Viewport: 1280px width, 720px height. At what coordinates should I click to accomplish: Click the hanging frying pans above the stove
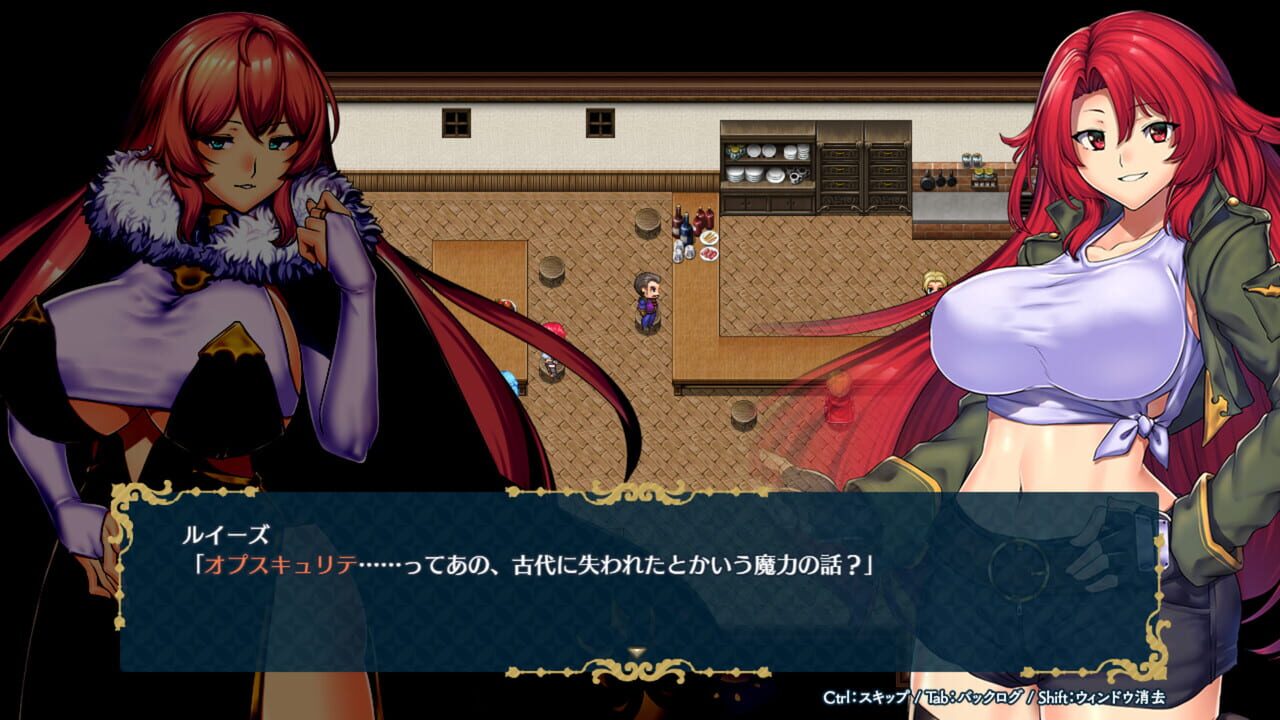[x=938, y=180]
